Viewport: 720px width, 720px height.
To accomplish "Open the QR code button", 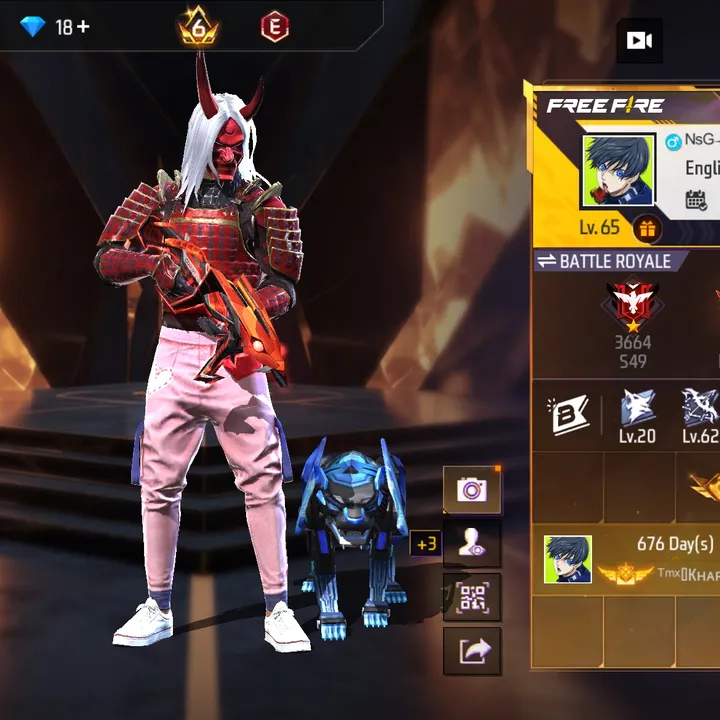I will 471,598.
